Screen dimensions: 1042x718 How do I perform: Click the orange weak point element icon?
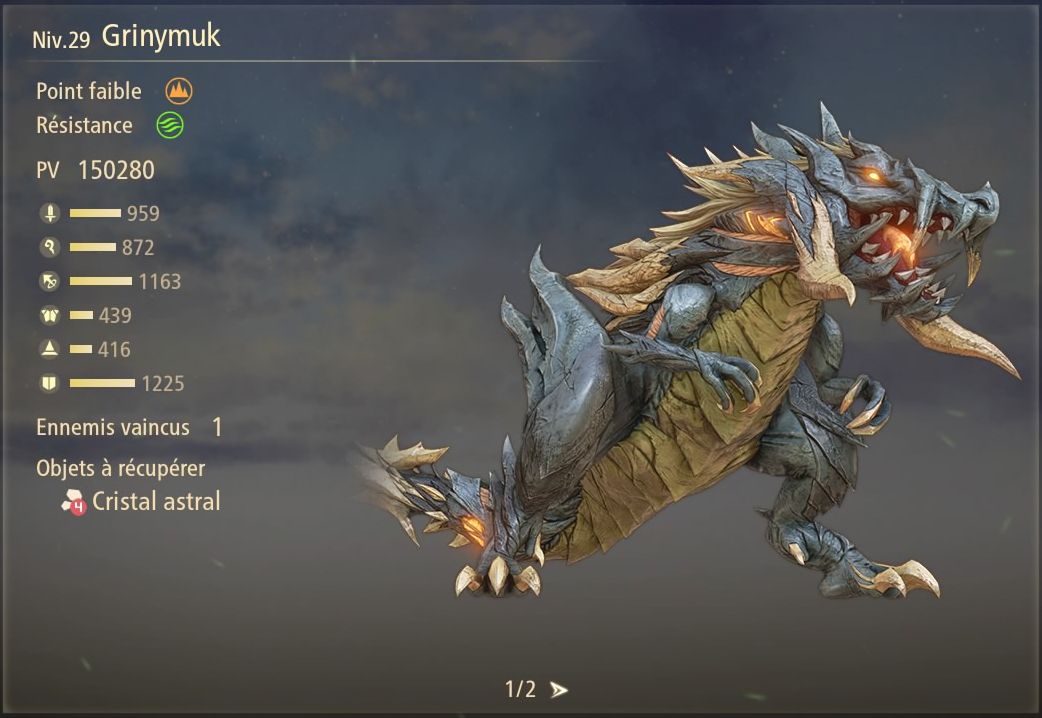click(x=179, y=92)
